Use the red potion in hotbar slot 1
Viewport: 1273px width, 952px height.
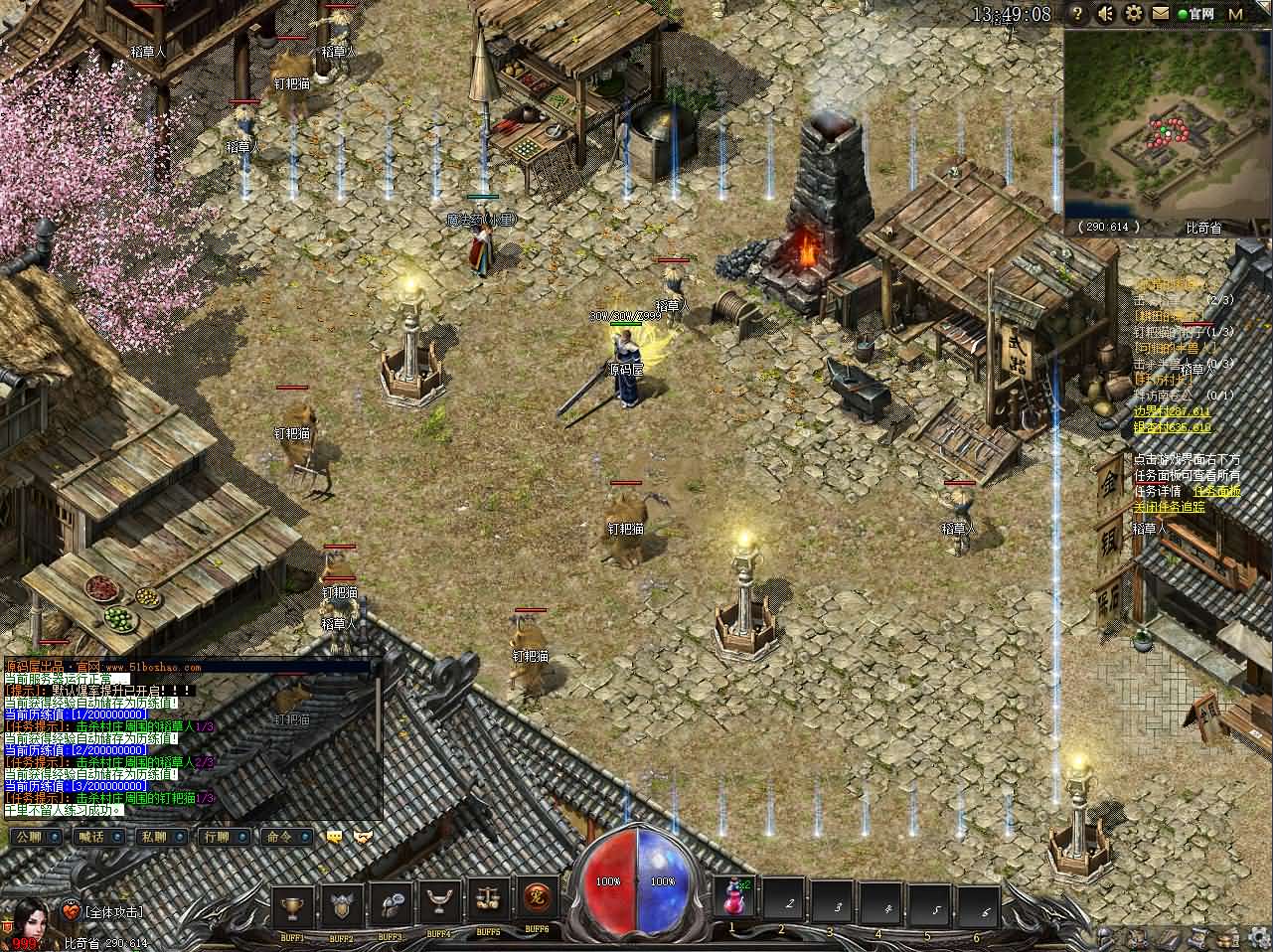click(734, 900)
